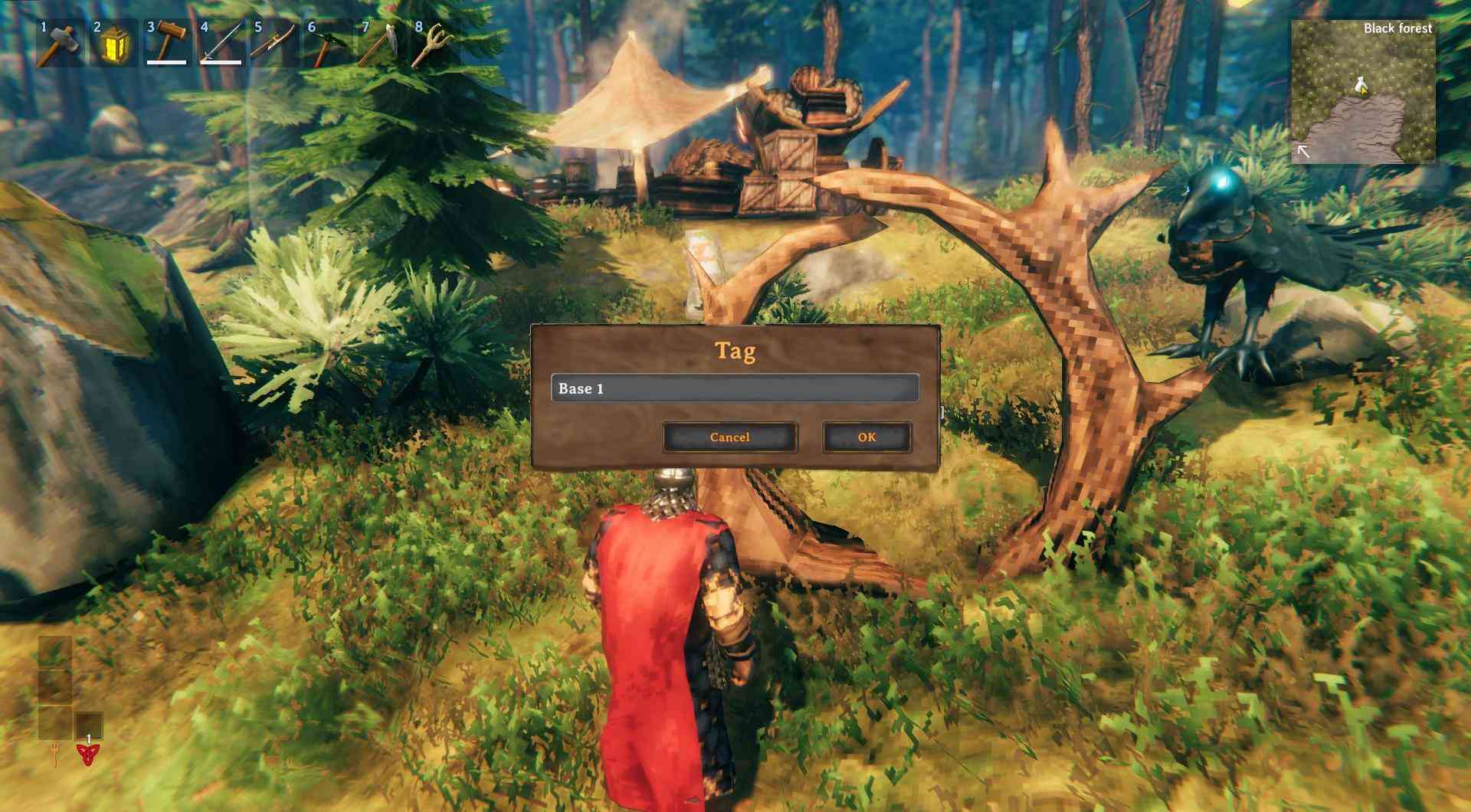Select the bow in hotbar slot 5
The height and width of the screenshot is (812, 1471).
(271, 43)
